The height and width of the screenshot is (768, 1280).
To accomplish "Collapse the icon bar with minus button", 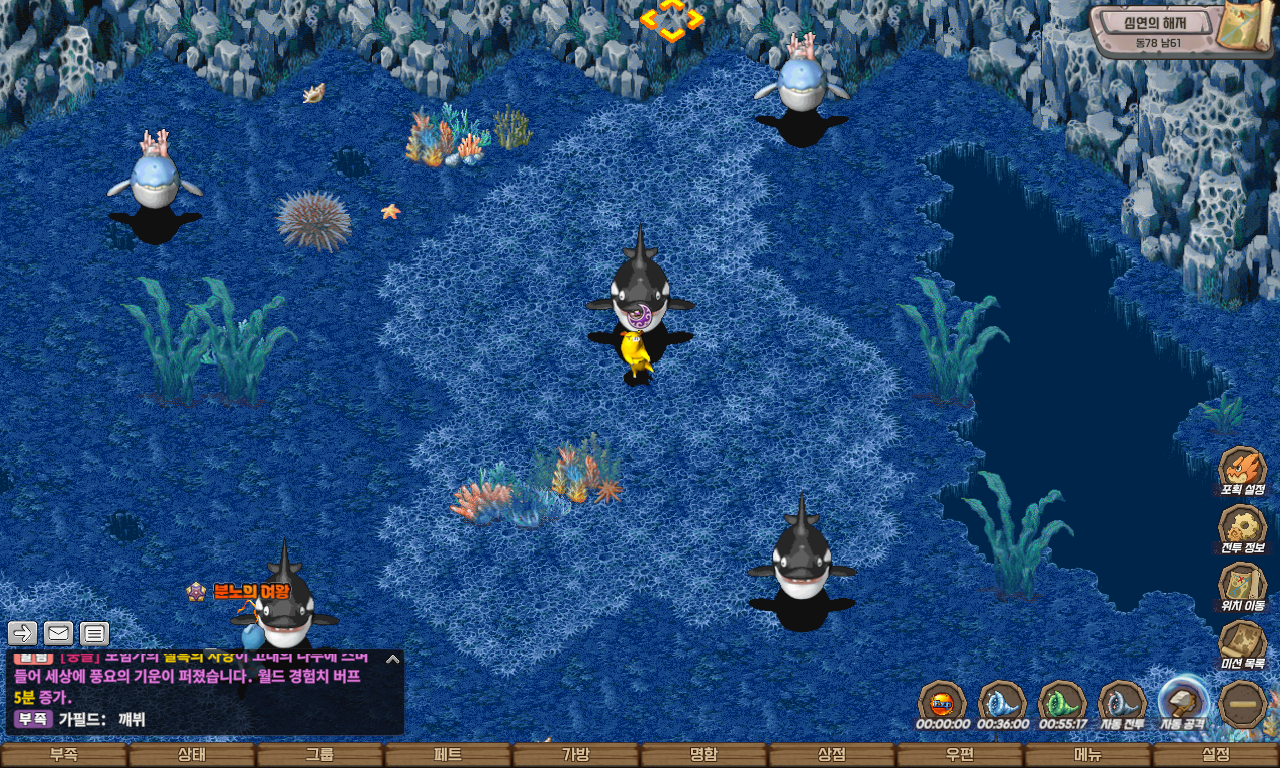I will click(x=1244, y=704).
